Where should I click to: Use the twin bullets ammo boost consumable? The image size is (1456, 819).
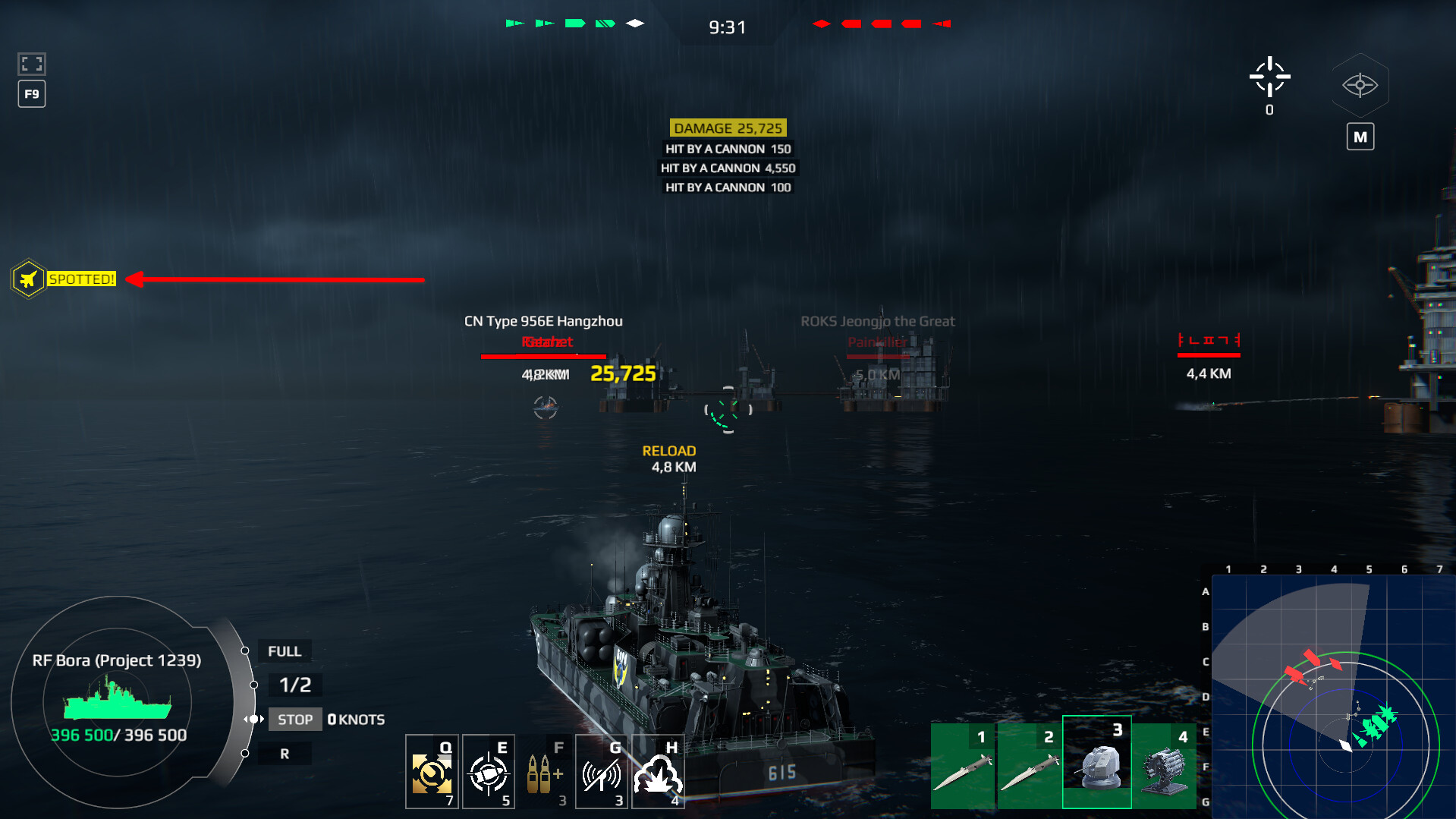(x=545, y=772)
